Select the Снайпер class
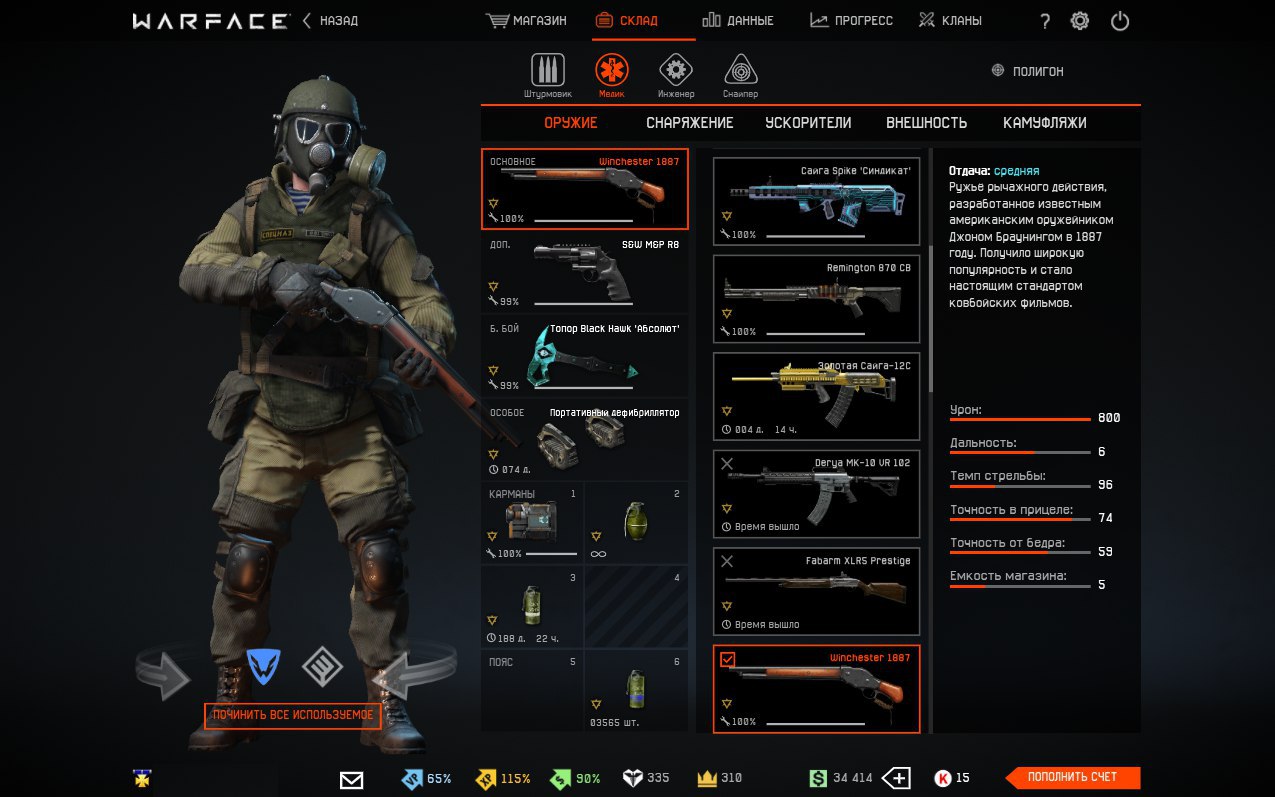The image size is (1275, 797). (740, 76)
